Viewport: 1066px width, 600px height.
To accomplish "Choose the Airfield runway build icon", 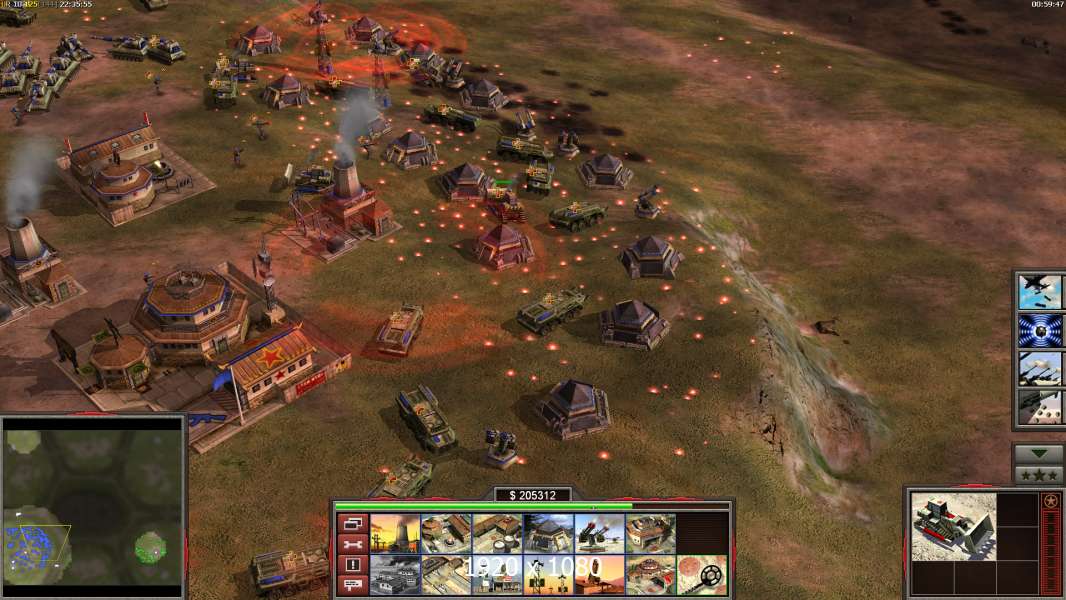I will click(x=446, y=574).
